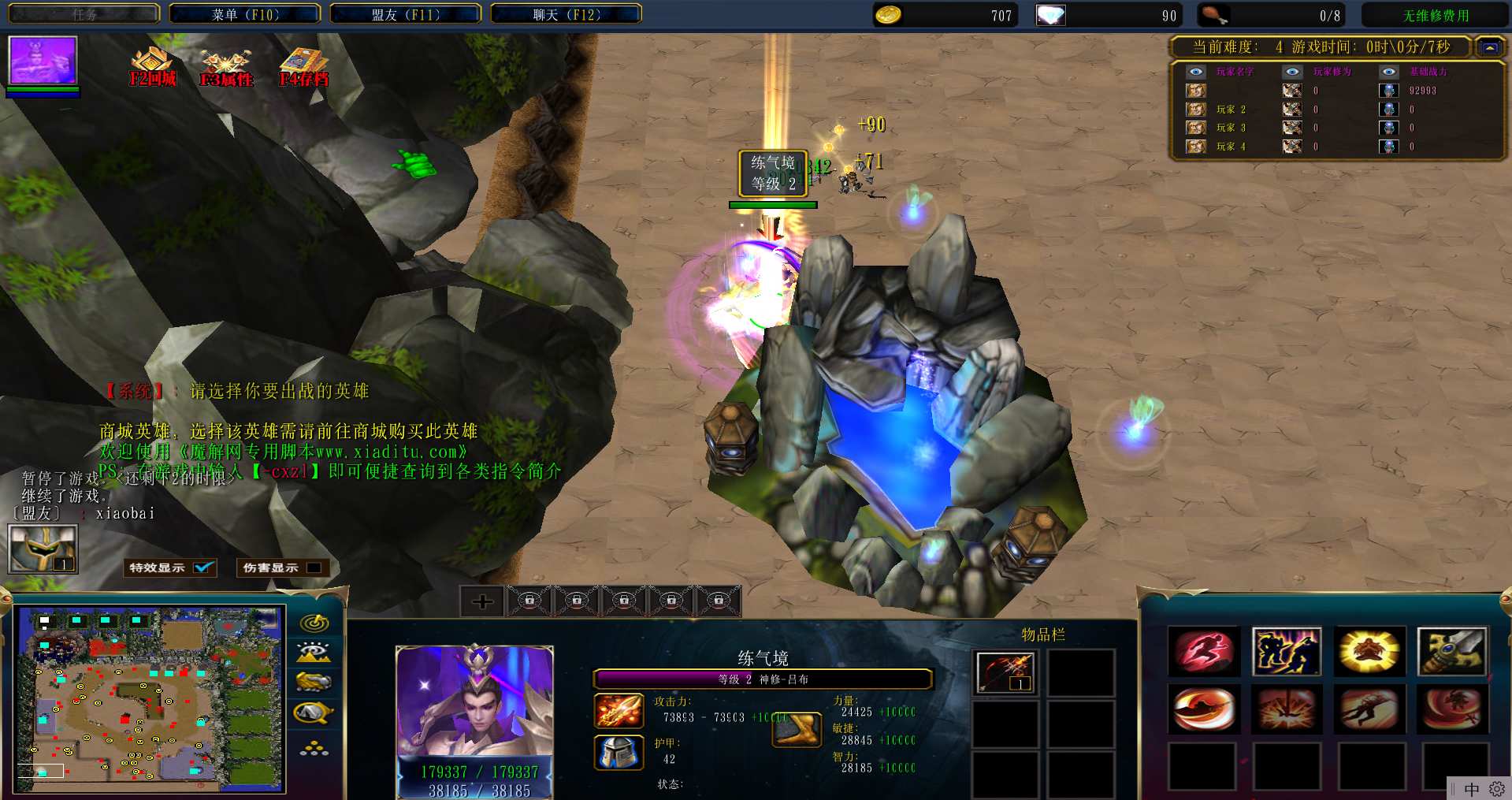Open the 菜单 (F10) game menu

pos(245,14)
